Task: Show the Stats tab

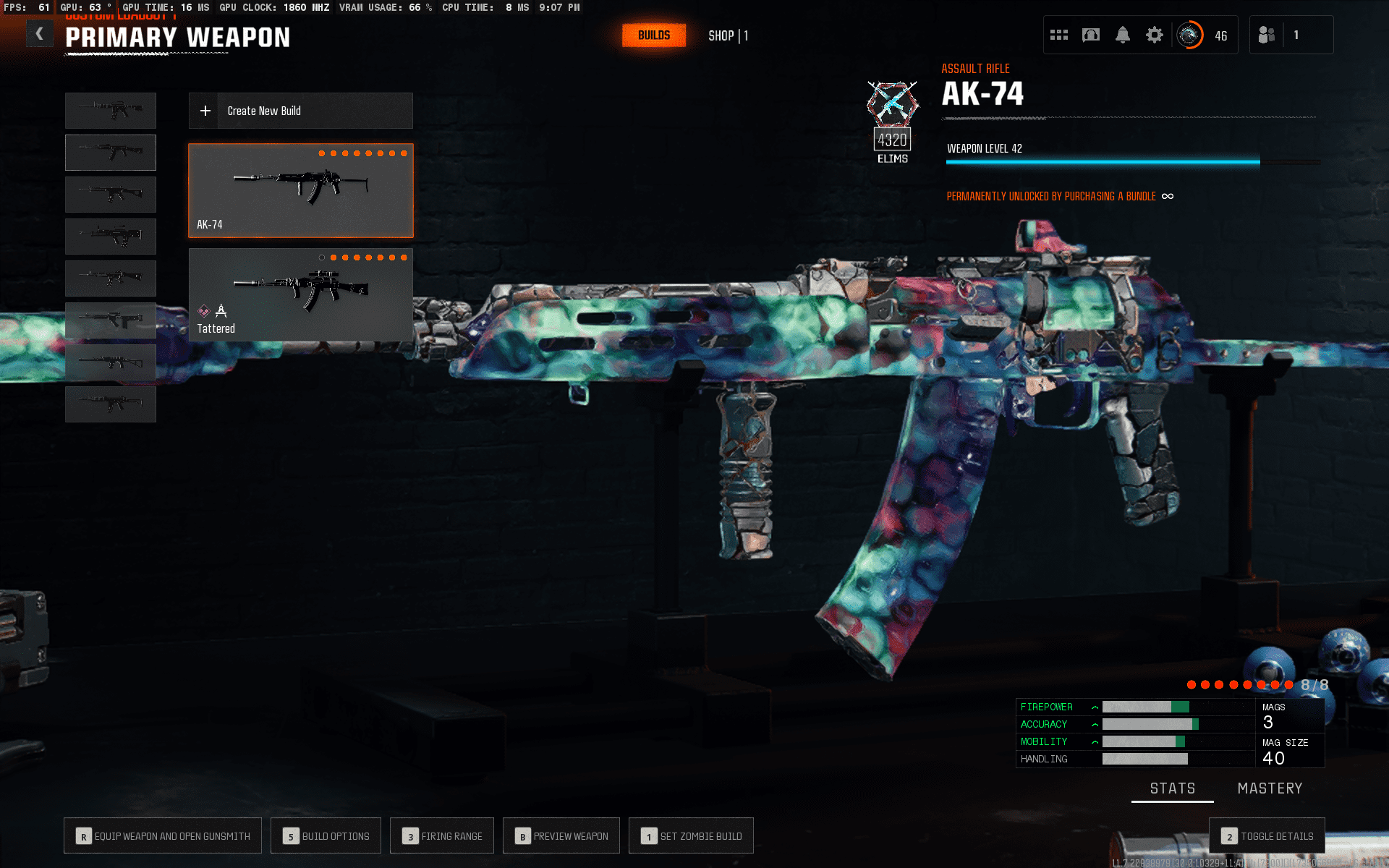Action: coord(1173,788)
